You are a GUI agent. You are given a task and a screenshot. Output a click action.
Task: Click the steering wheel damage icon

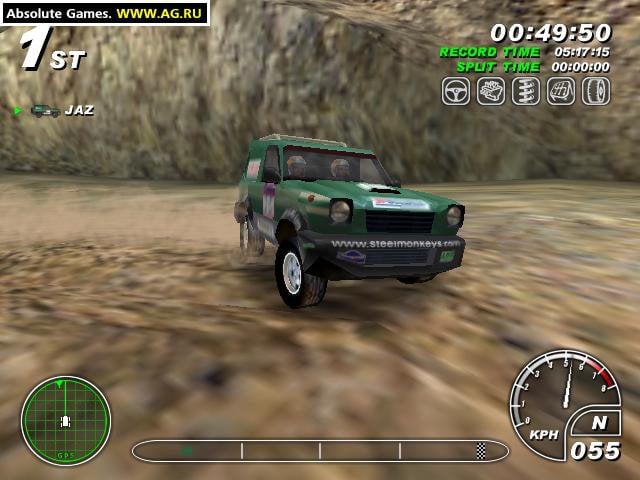pyautogui.click(x=456, y=91)
